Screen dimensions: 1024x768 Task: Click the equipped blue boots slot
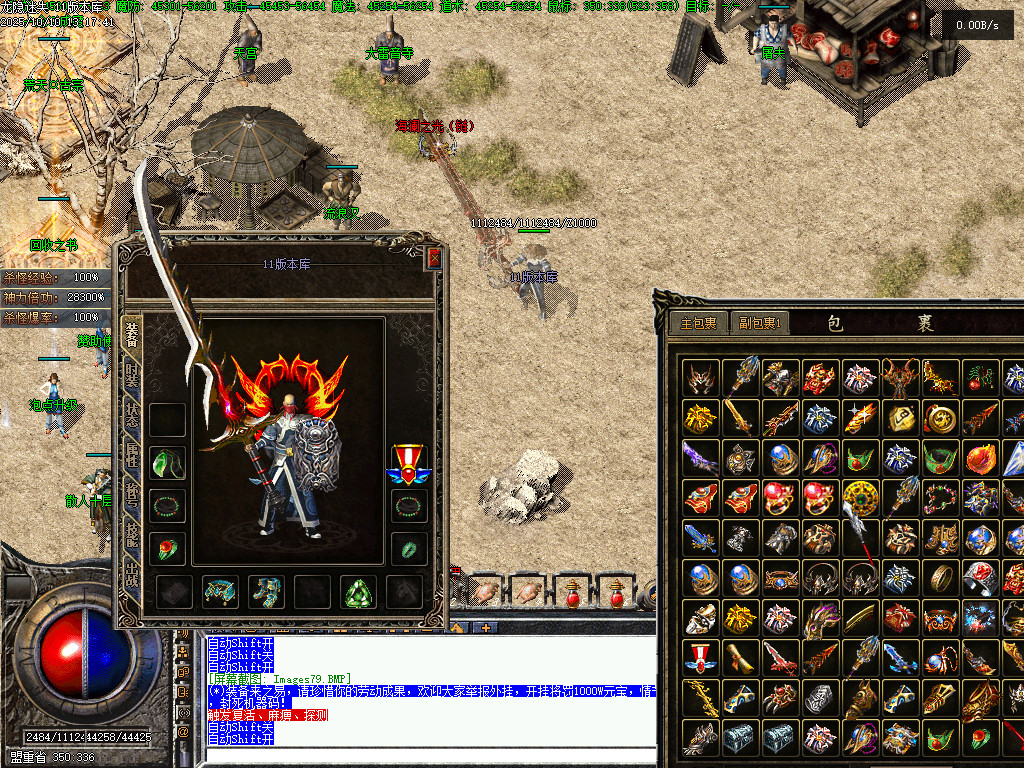pyautogui.click(x=267, y=592)
